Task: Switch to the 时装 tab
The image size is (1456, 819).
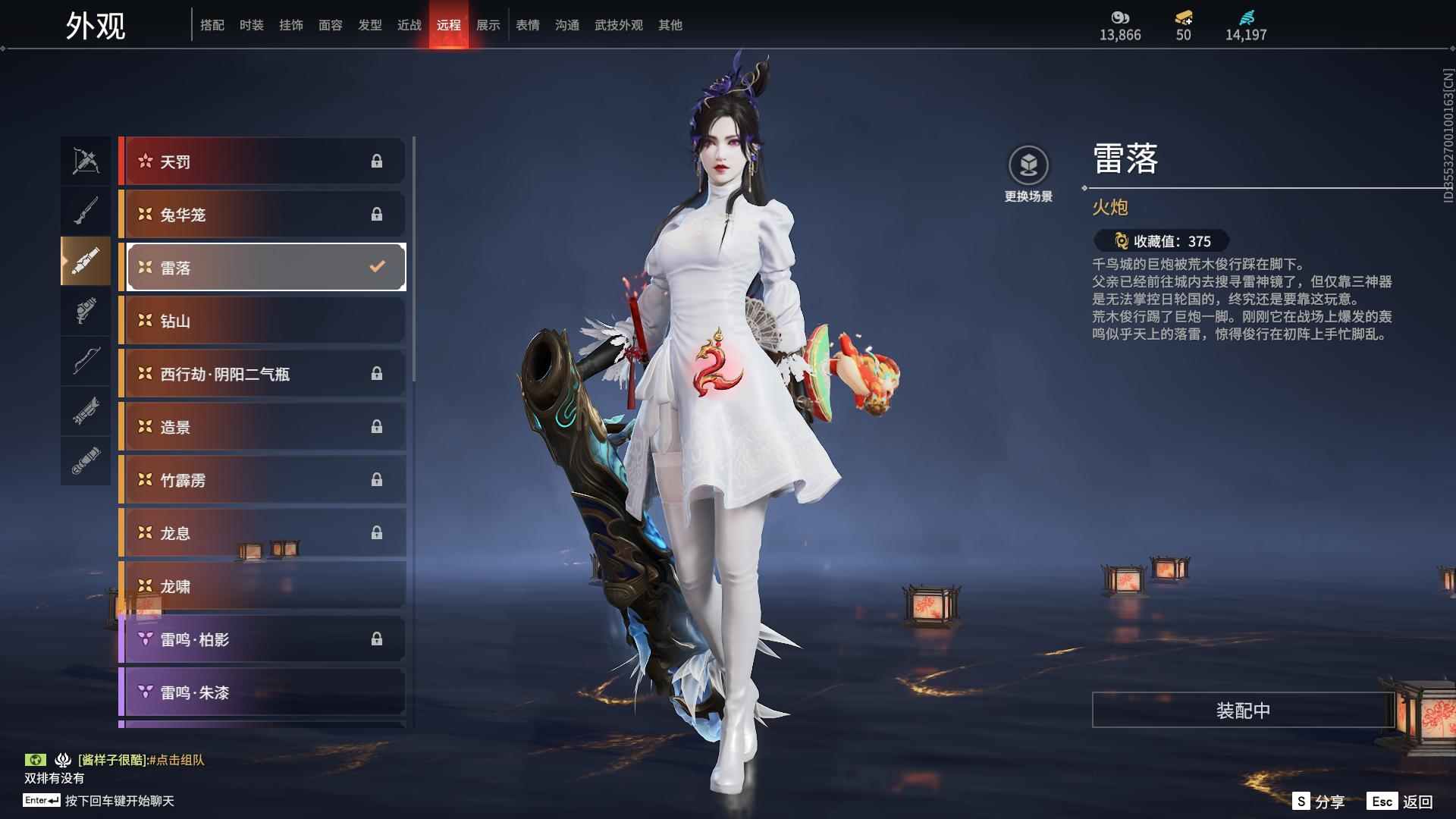Action: click(x=251, y=24)
